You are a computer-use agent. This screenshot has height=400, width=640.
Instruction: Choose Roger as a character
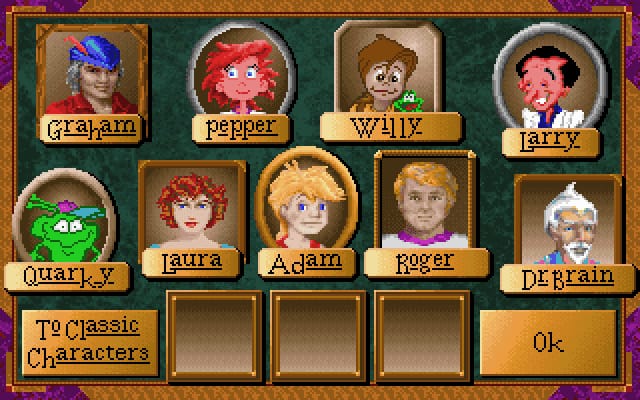[x=426, y=203]
